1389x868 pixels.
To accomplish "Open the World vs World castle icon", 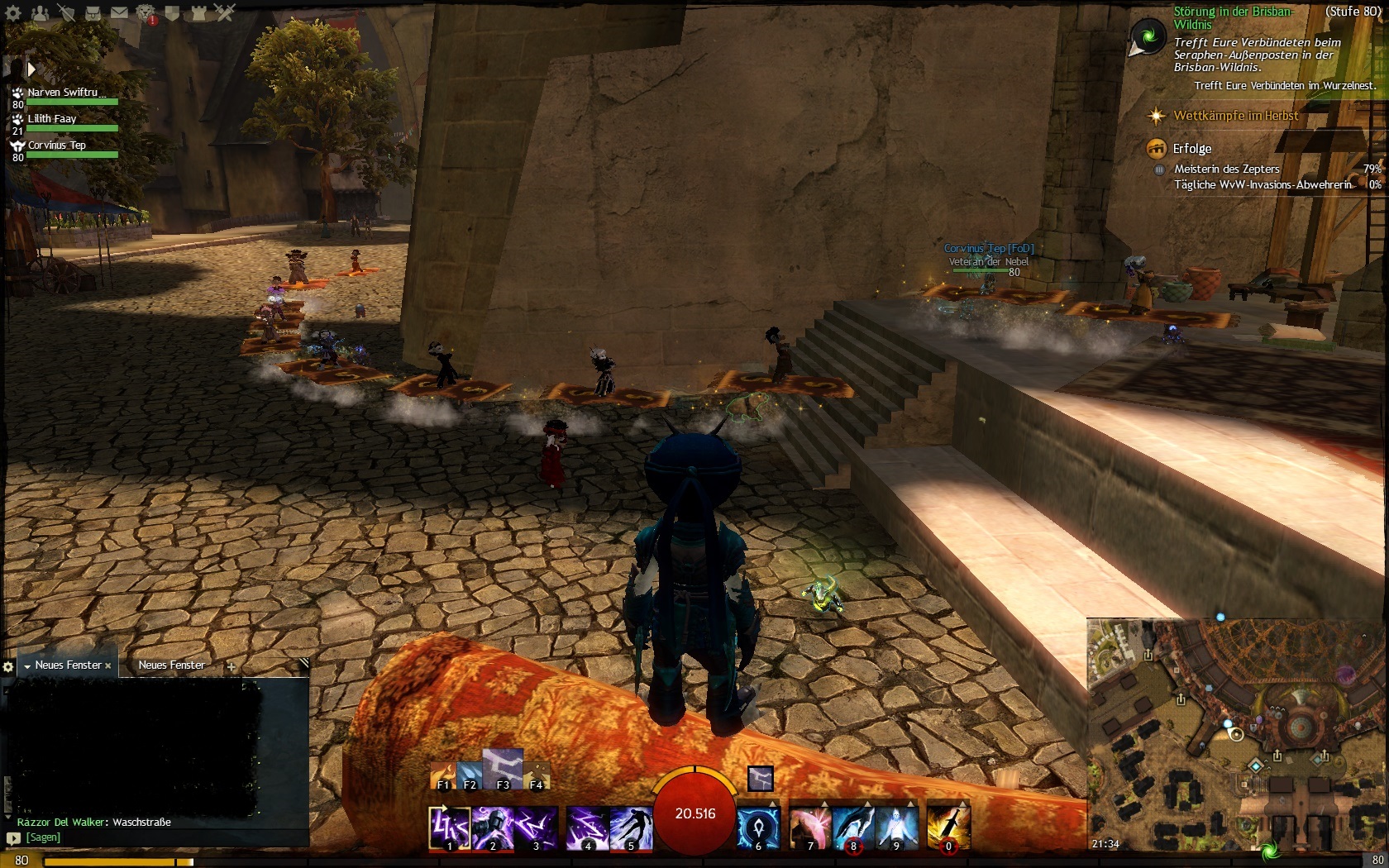I will point(198,13).
